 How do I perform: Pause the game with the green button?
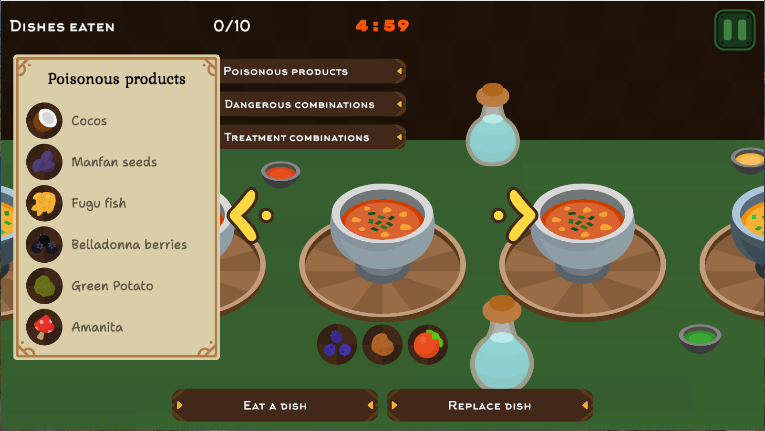tap(734, 30)
